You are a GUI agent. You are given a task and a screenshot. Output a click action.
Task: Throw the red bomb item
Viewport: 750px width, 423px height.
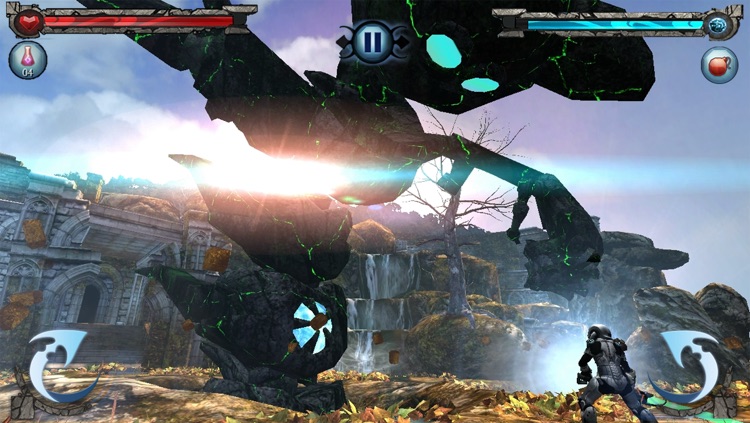coord(719,64)
